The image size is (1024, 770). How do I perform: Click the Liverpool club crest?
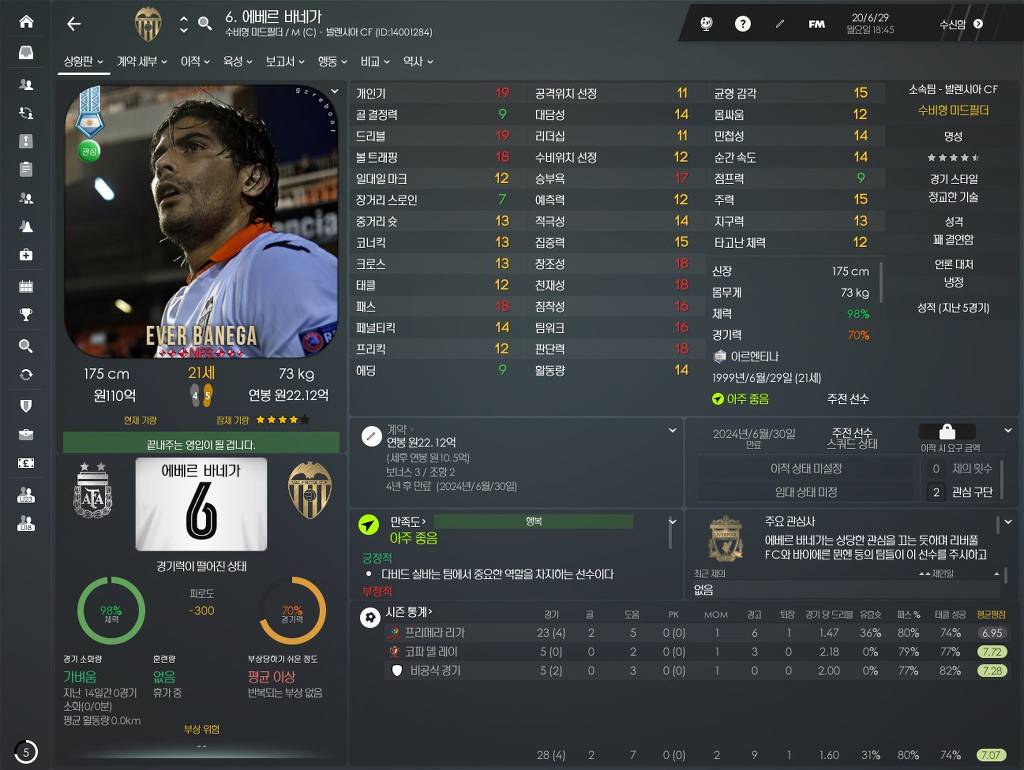click(725, 538)
